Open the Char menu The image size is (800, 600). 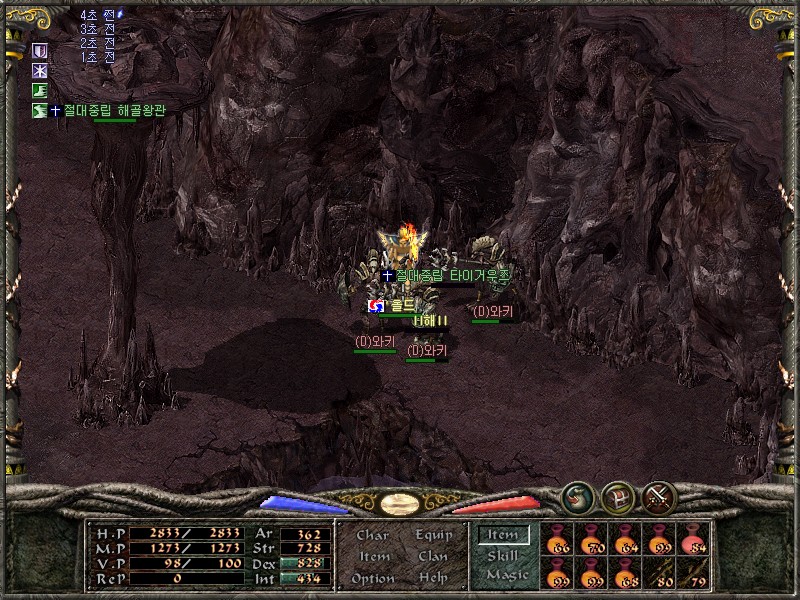pyautogui.click(x=373, y=535)
